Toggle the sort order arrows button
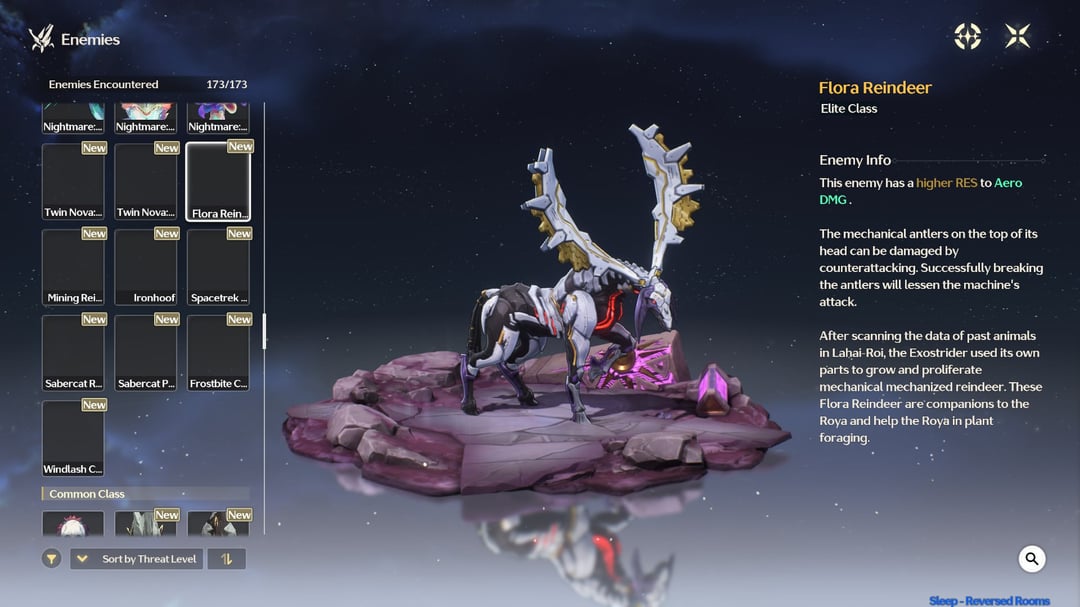The image size is (1080, 607). click(227, 559)
